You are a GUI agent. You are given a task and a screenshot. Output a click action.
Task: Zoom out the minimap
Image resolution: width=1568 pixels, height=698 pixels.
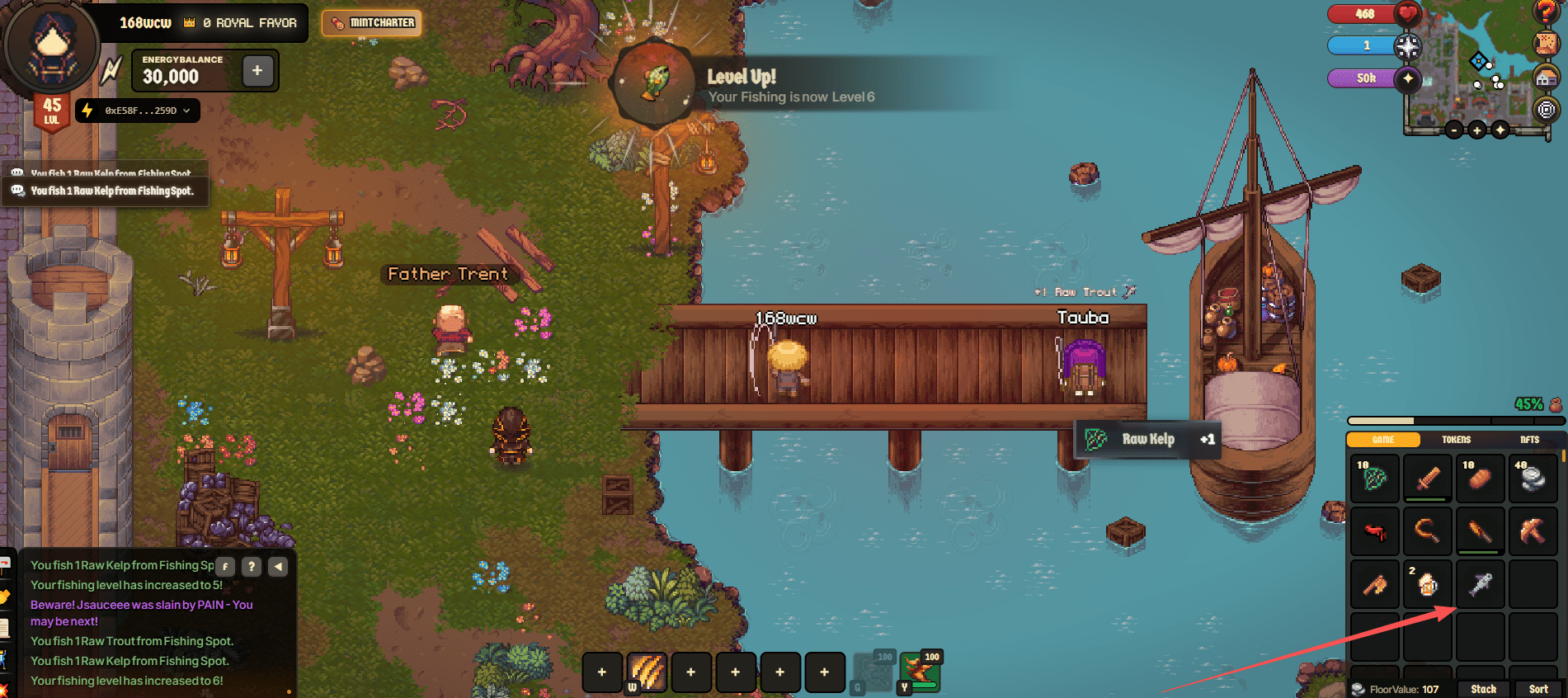pyautogui.click(x=1454, y=130)
